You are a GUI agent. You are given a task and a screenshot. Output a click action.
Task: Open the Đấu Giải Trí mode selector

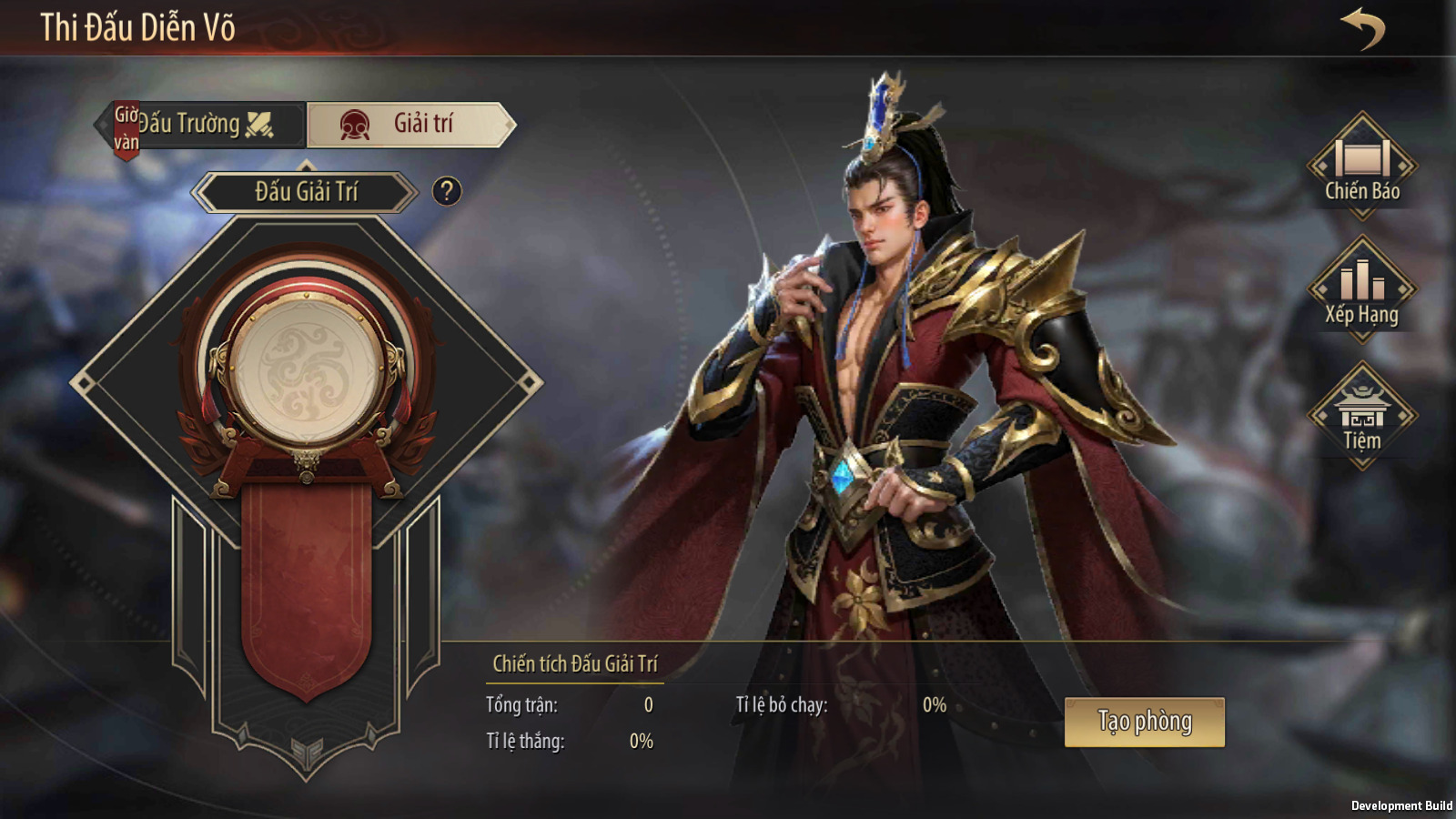pos(306,192)
